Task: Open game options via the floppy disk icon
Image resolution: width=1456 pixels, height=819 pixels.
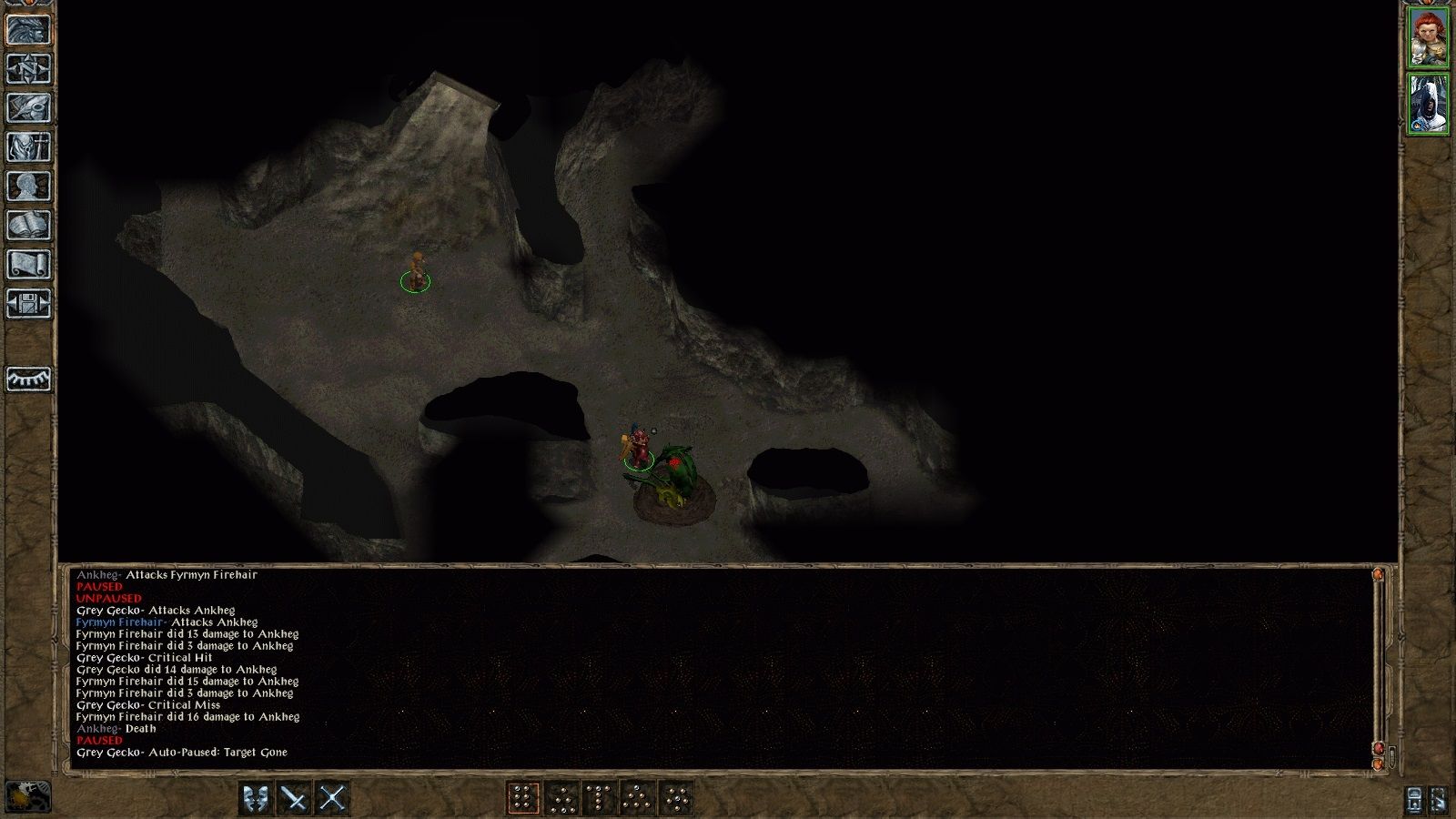Action: (28, 303)
